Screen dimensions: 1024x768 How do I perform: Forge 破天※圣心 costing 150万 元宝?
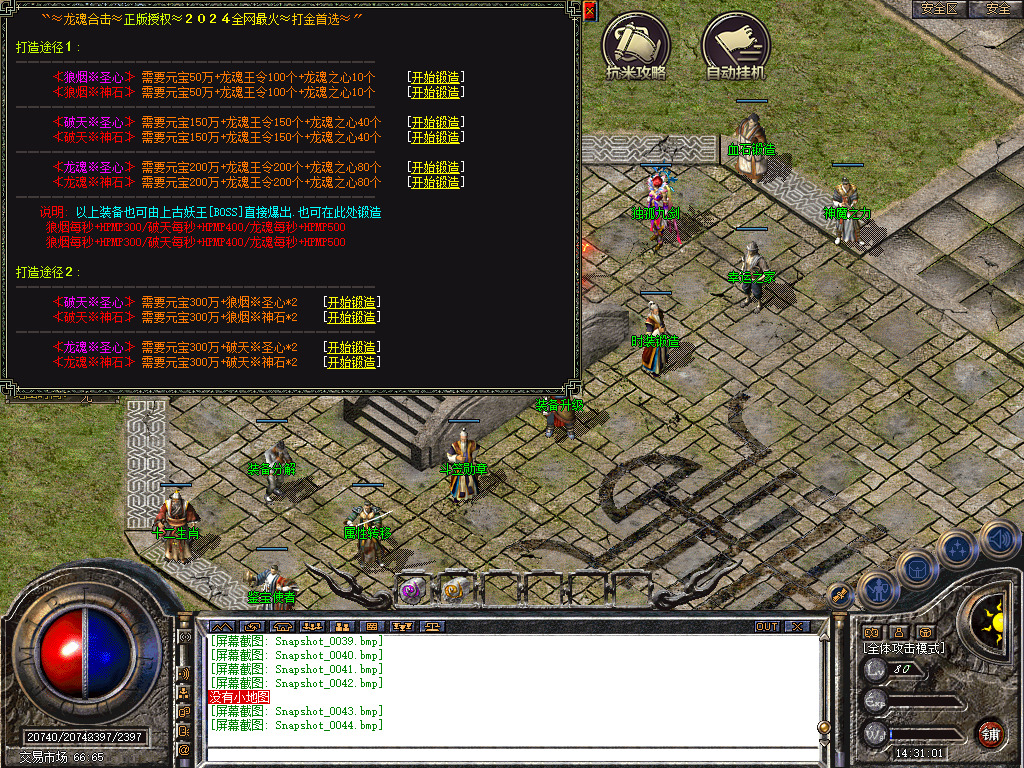pos(435,123)
